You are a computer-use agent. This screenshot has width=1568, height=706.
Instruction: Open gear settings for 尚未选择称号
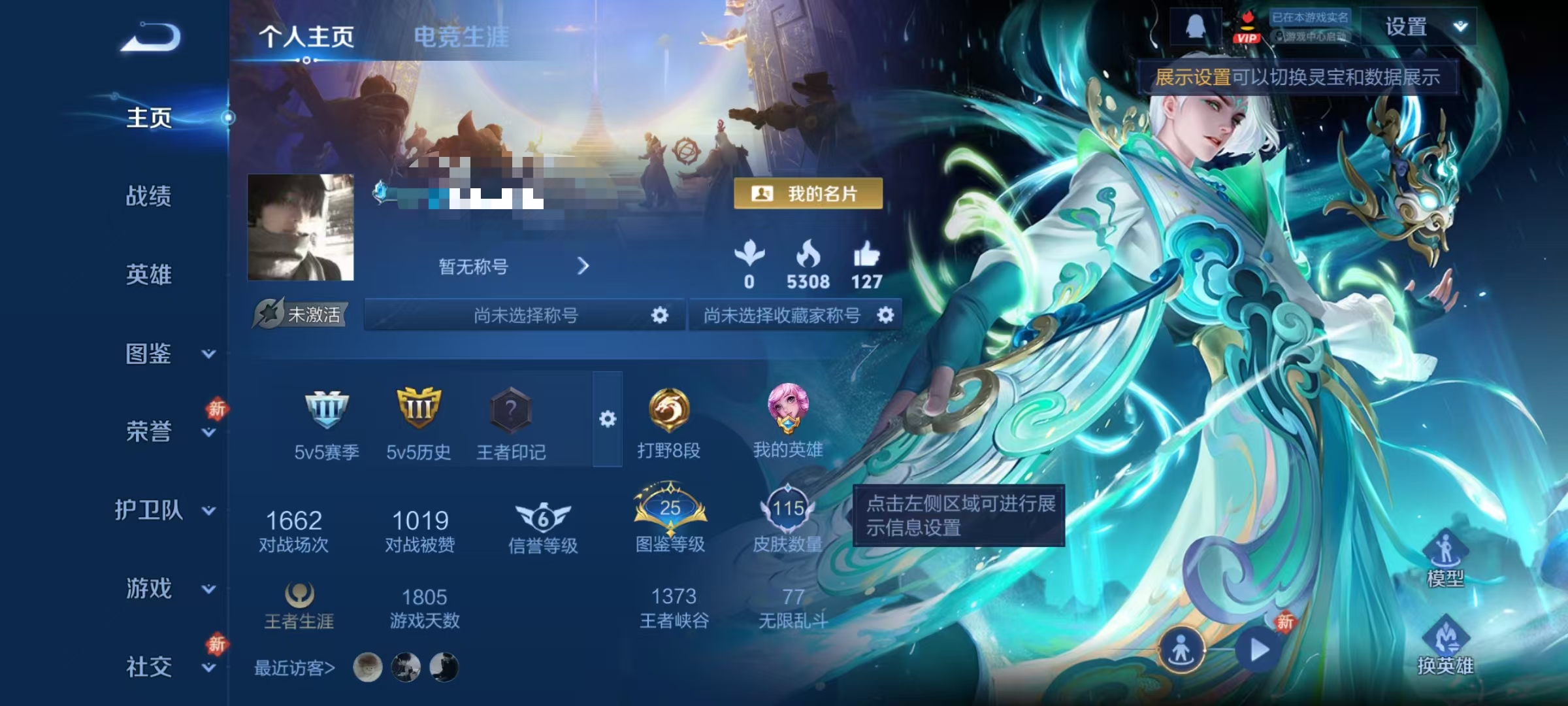pyautogui.click(x=659, y=314)
